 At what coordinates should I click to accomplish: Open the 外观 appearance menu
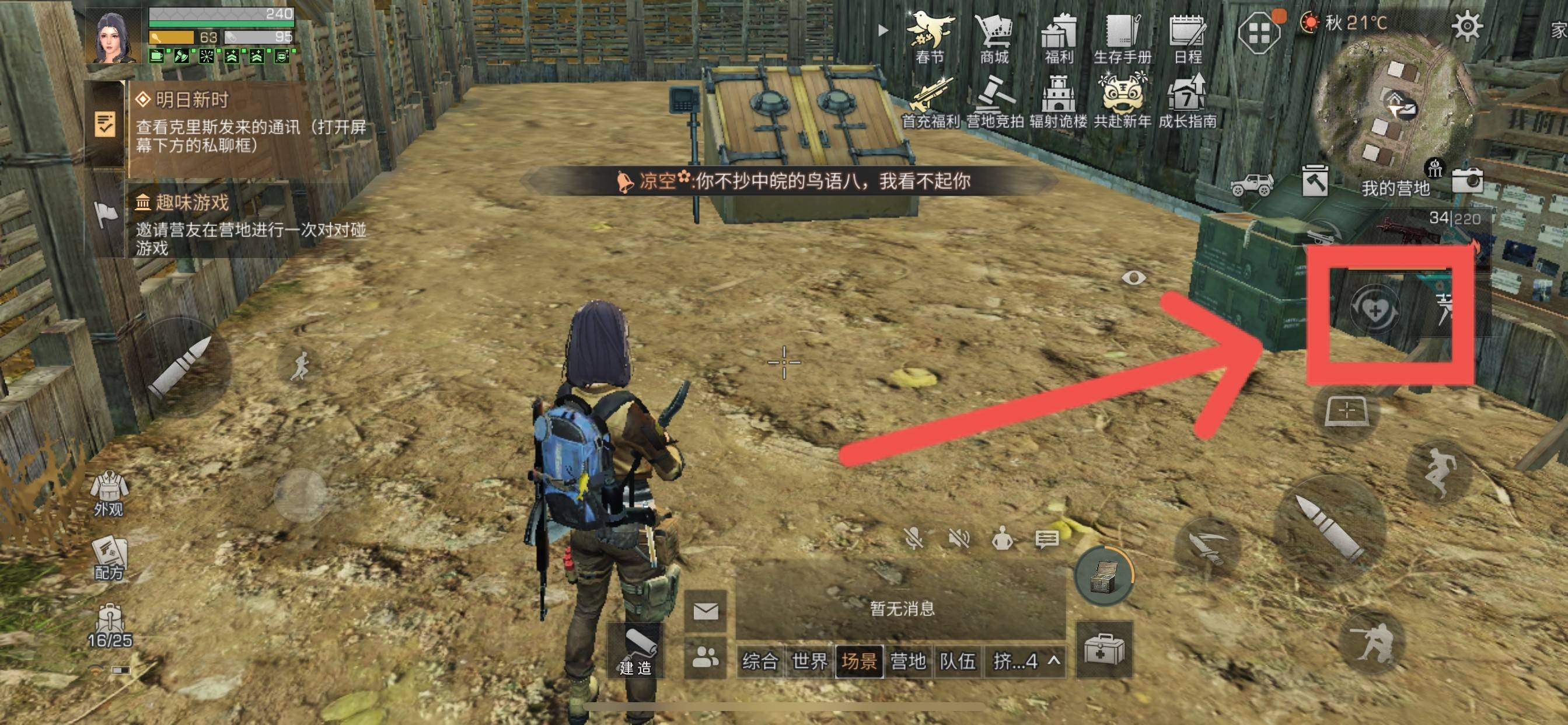[x=109, y=493]
